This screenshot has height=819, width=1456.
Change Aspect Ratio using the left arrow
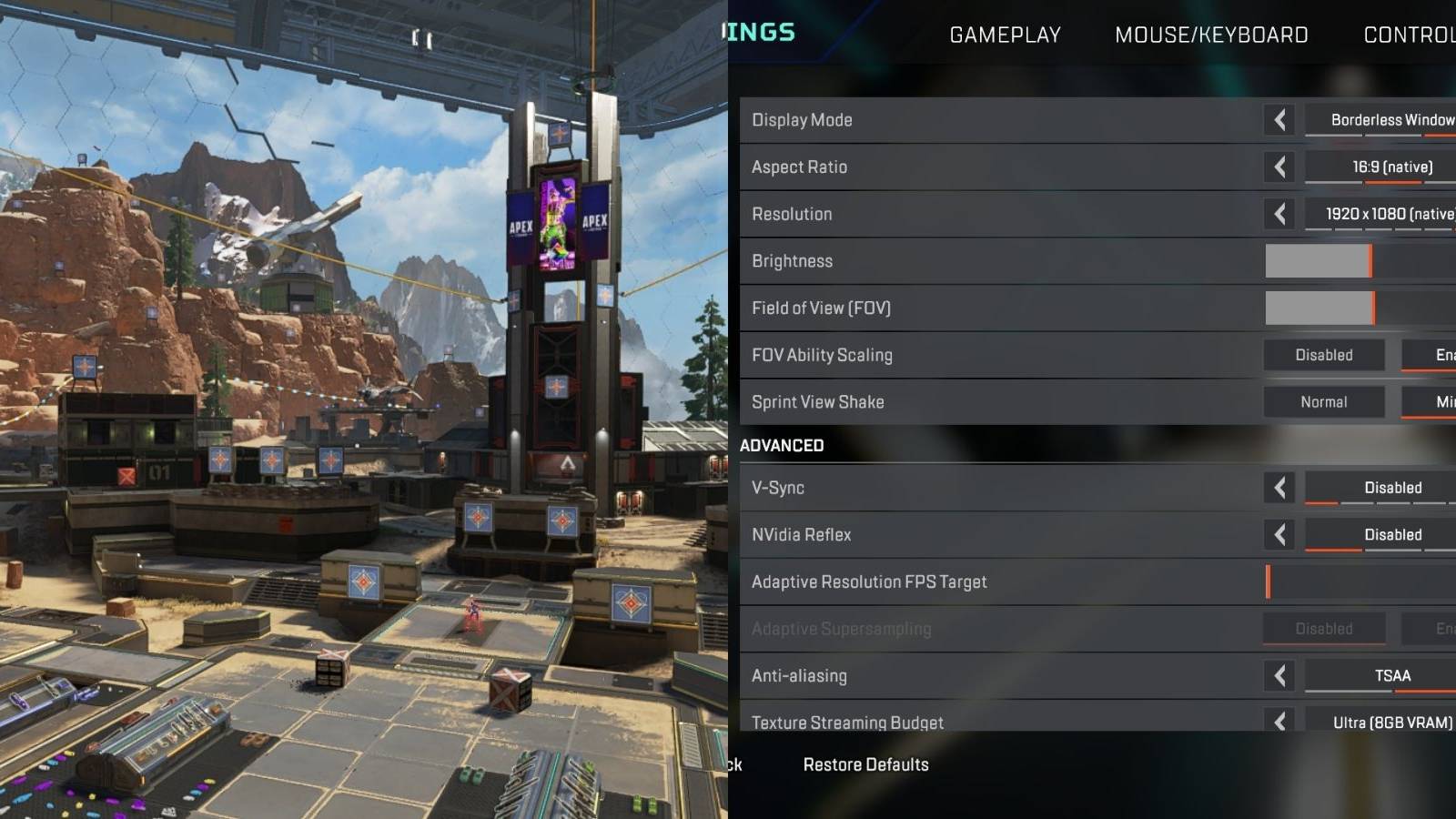[x=1279, y=167]
